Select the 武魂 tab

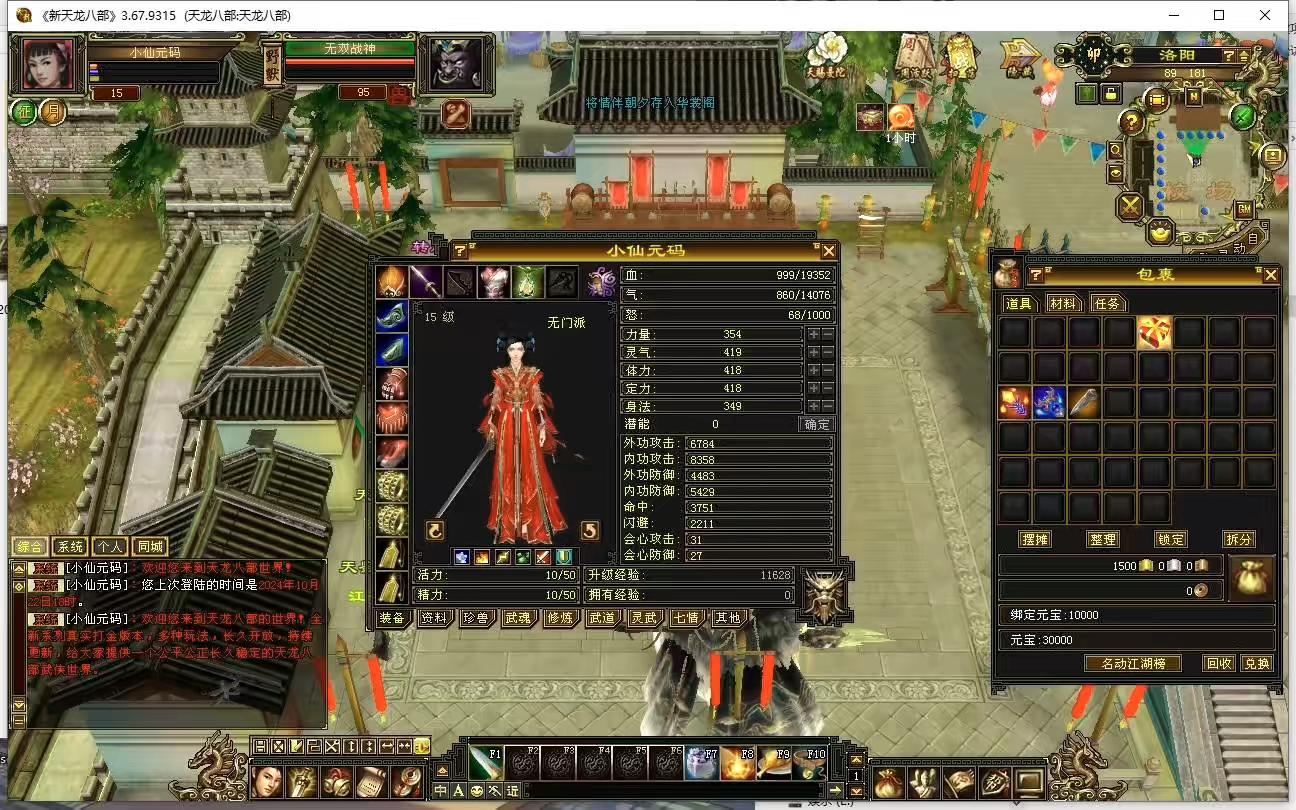click(518, 618)
